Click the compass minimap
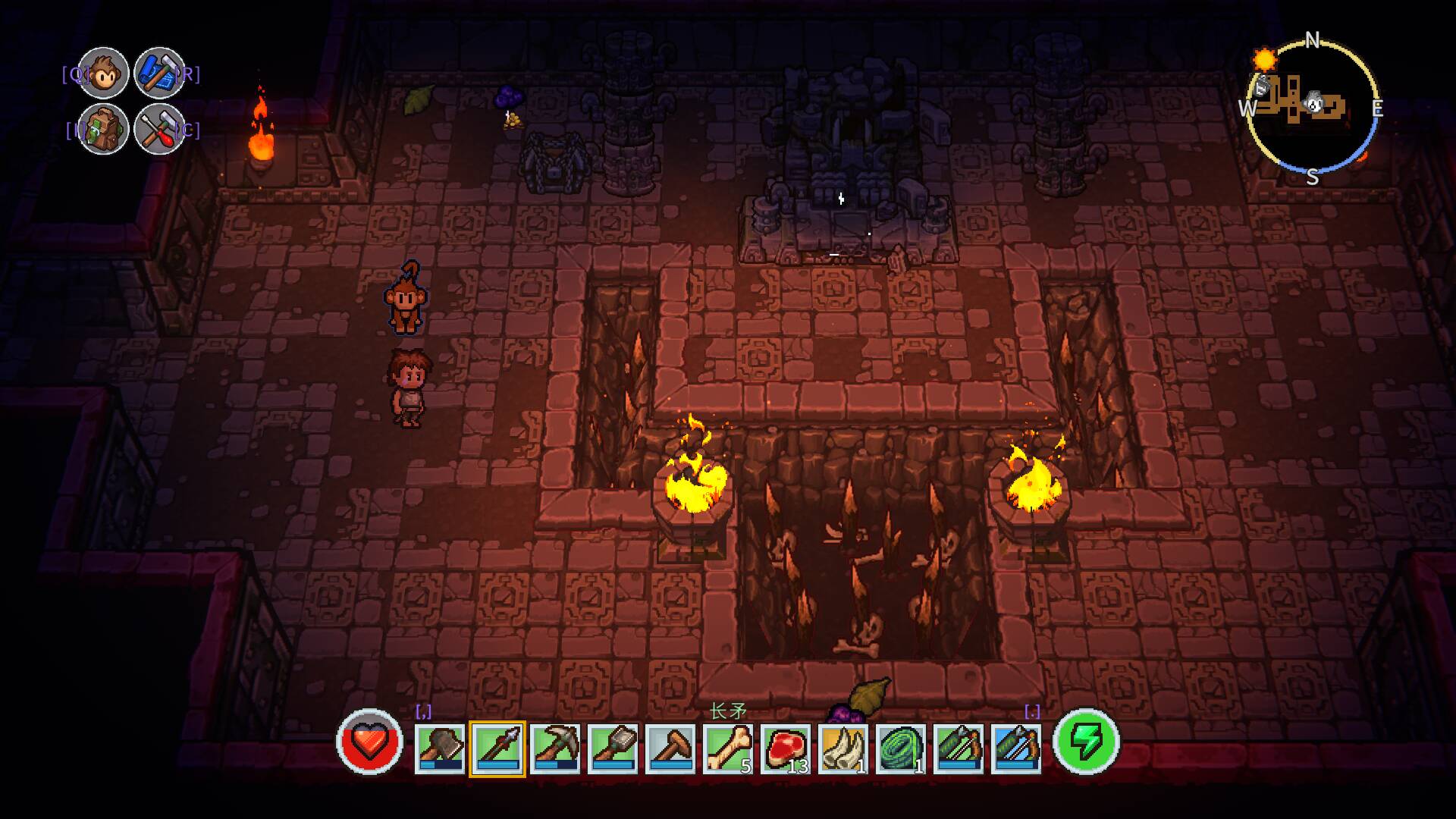The width and height of the screenshot is (1456, 819). tap(1312, 108)
